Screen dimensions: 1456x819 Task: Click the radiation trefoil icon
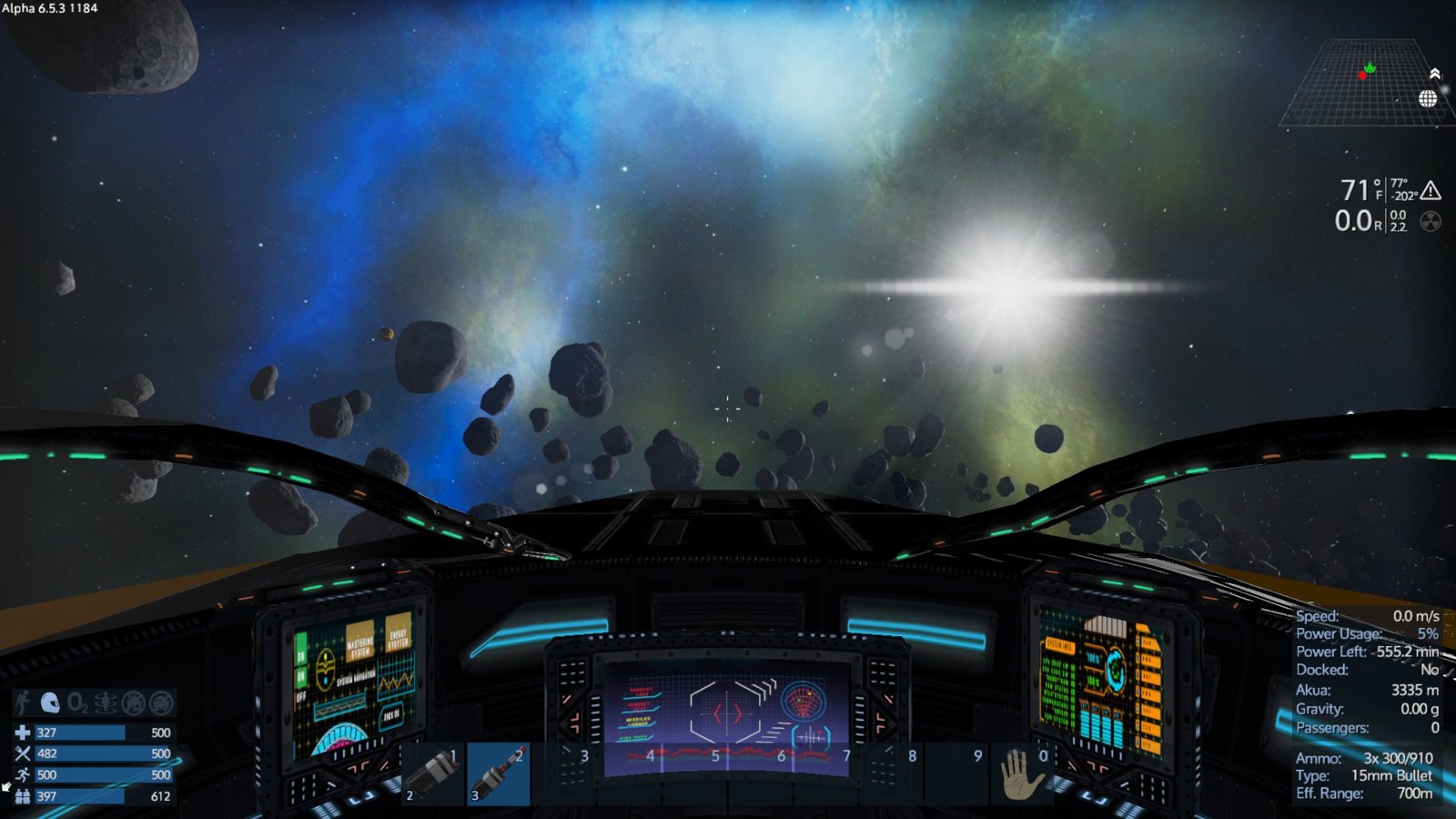point(1431,221)
